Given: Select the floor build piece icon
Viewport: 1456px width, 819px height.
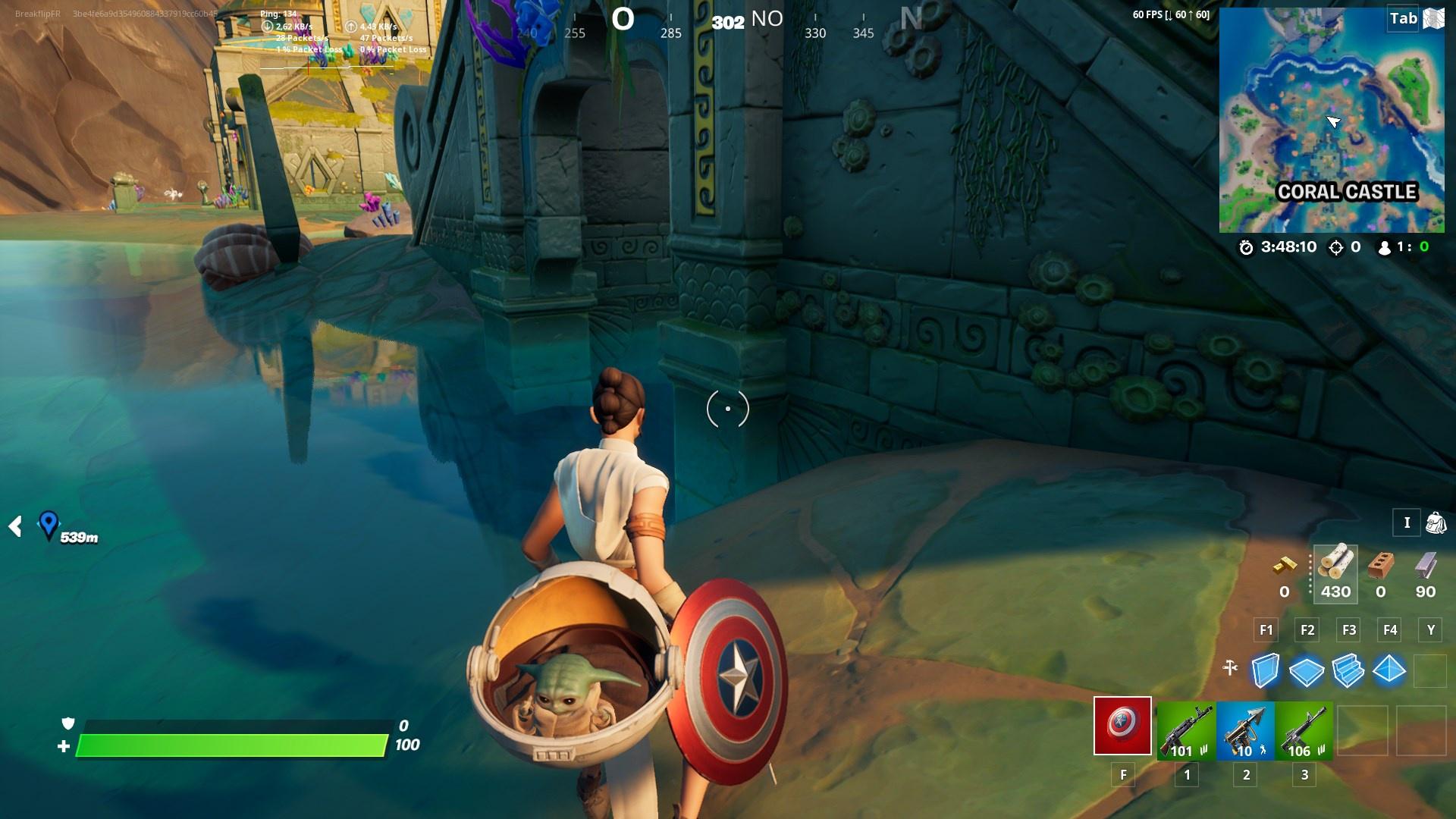Looking at the screenshot, I should tap(1307, 670).
